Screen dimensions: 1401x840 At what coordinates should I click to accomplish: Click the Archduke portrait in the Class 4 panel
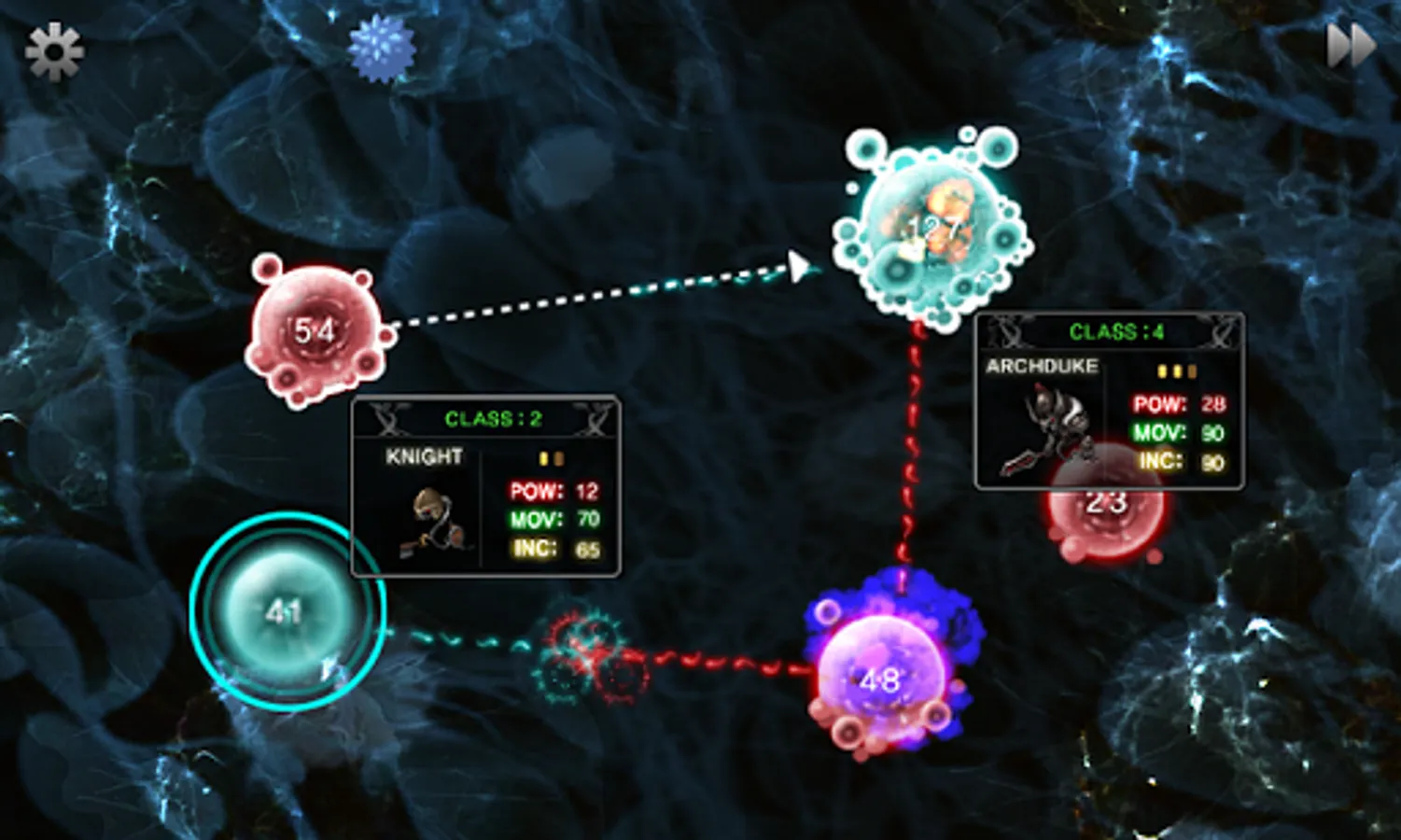pyautogui.click(x=1050, y=425)
